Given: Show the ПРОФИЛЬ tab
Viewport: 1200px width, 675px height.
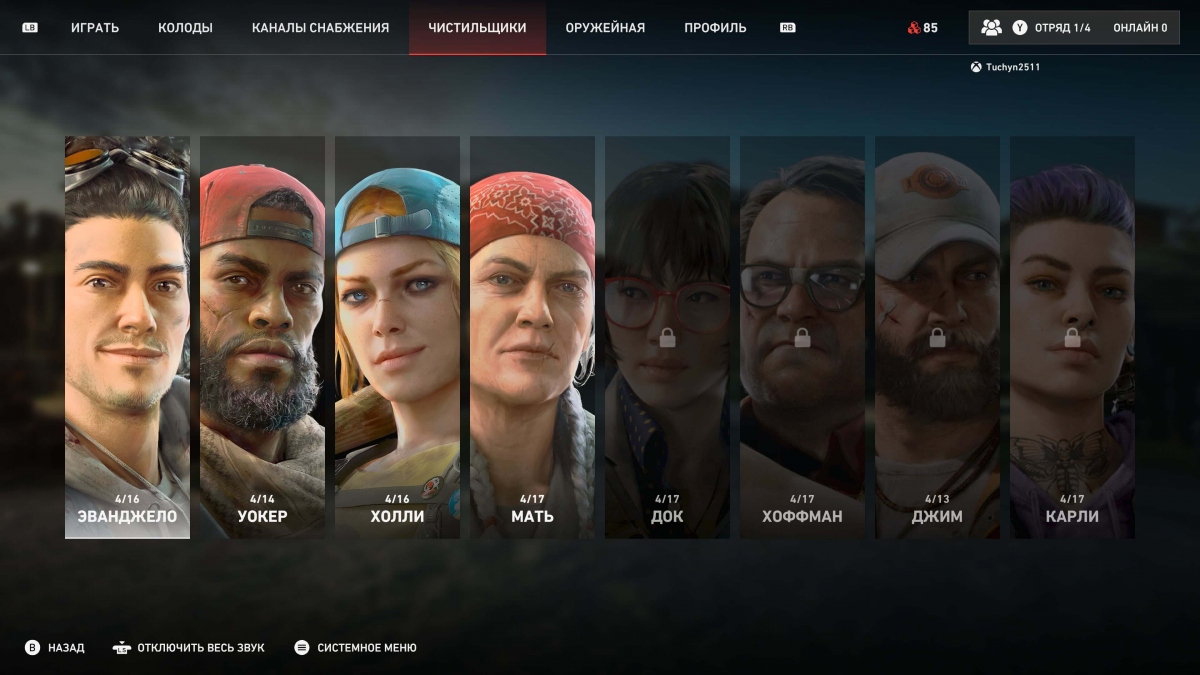Looking at the screenshot, I should (715, 28).
